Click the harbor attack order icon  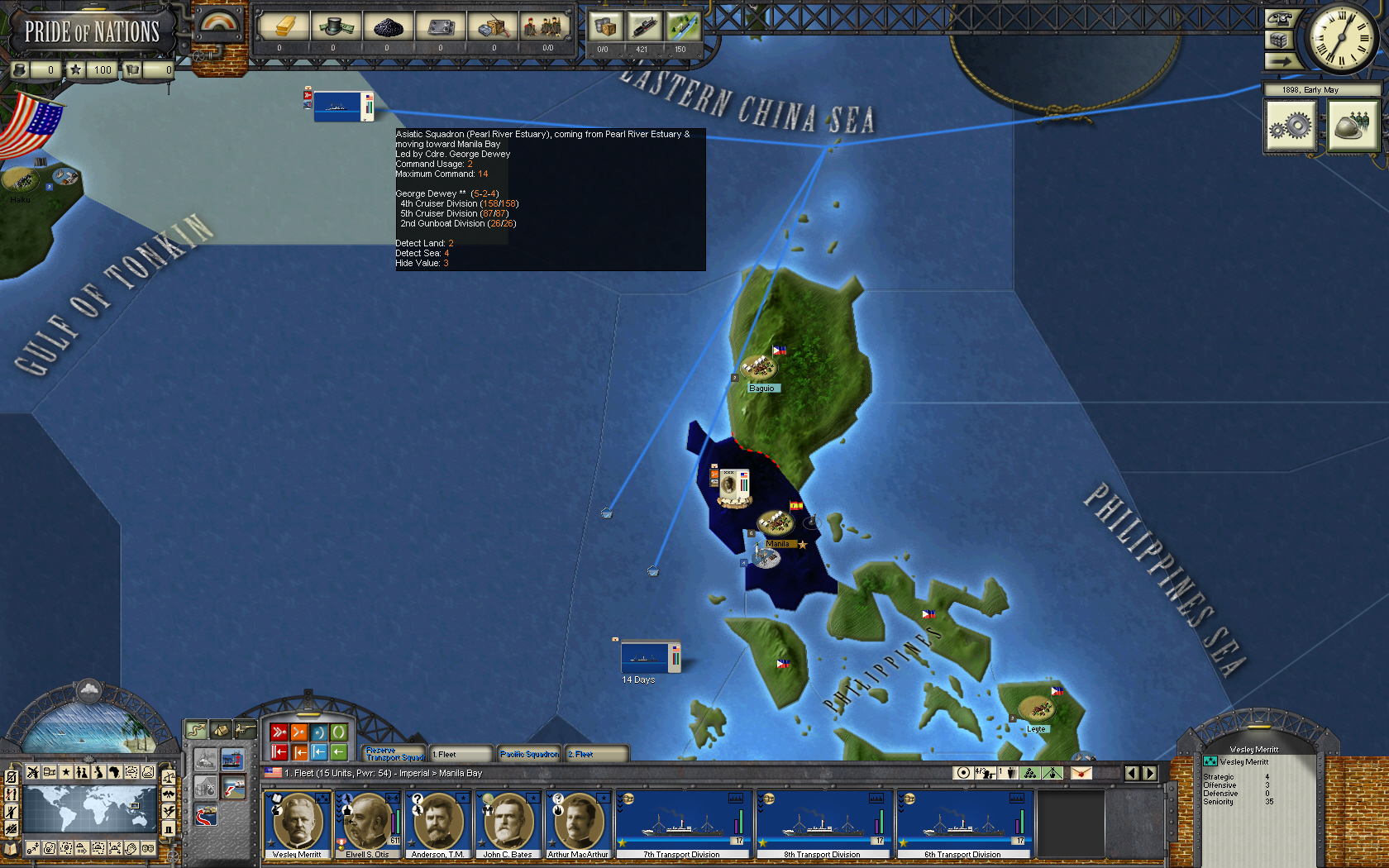coord(232,759)
